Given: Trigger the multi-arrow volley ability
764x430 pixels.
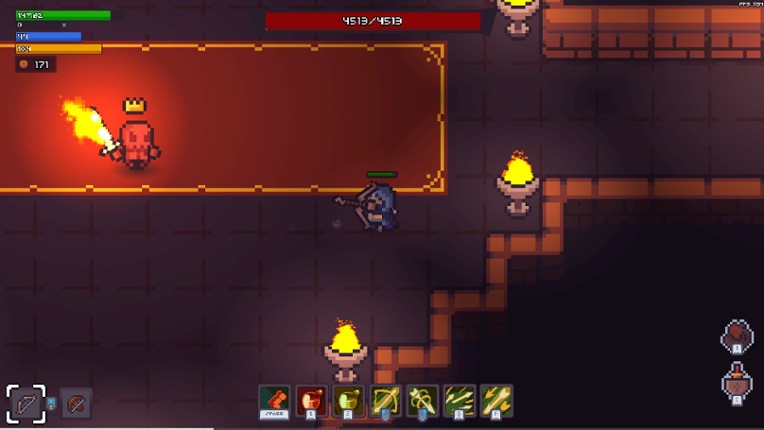Looking at the screenshot, I should click(x=459, y=400).
